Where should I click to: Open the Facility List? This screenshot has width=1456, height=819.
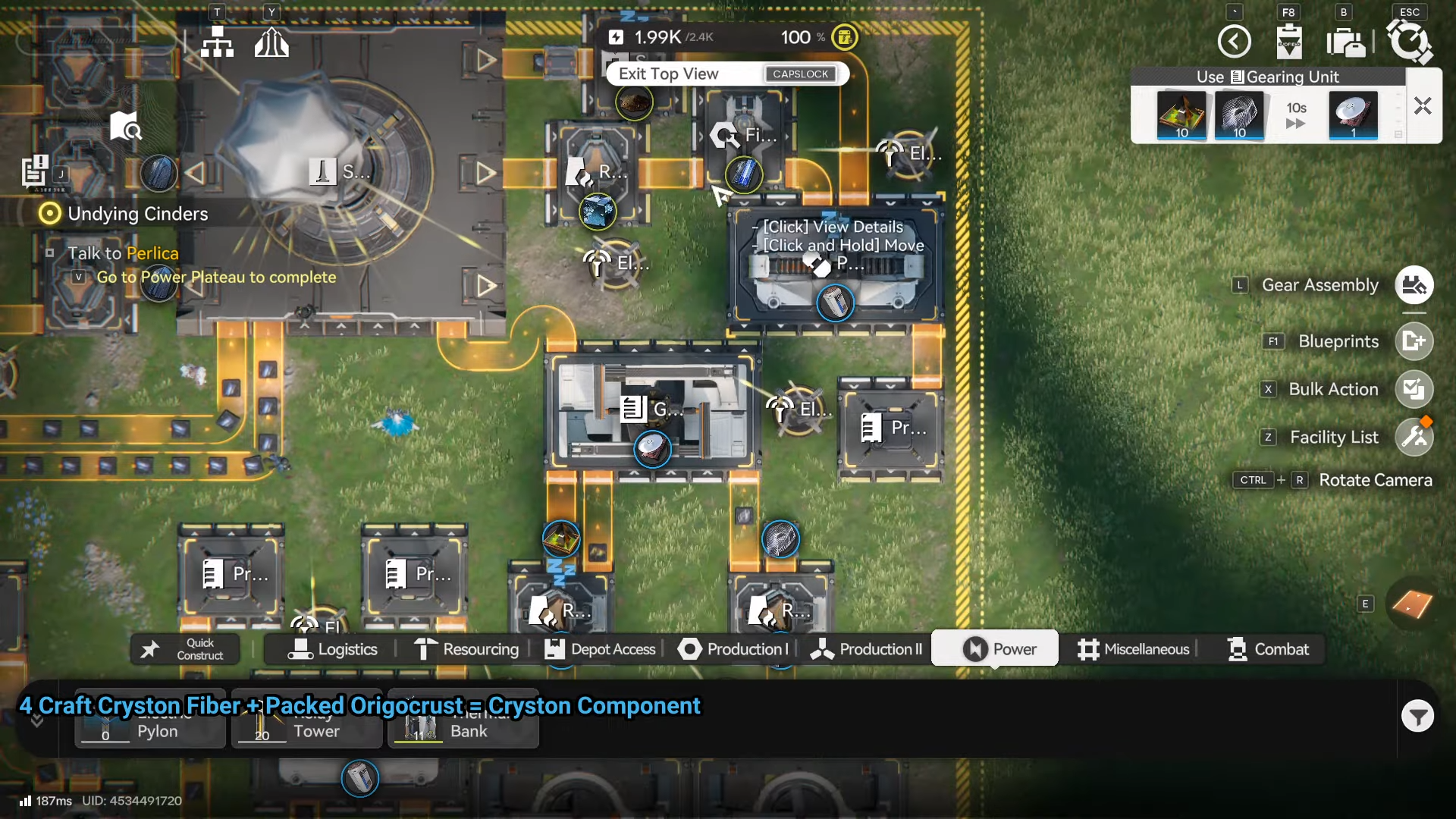(x=1414, y=437)
